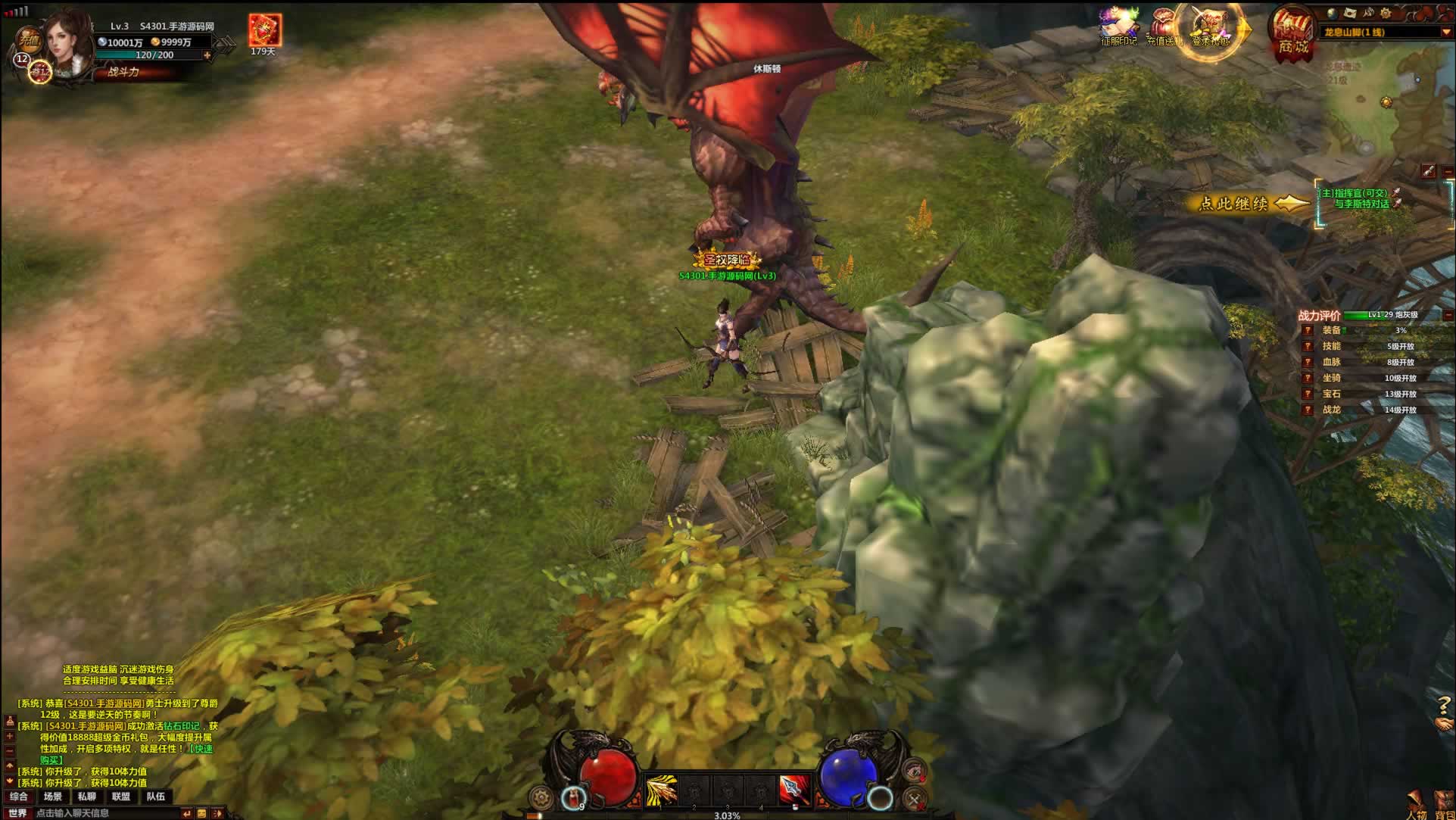Use the red spear skill
This screenshot has width=1456, height=820.
click(794, 790)
